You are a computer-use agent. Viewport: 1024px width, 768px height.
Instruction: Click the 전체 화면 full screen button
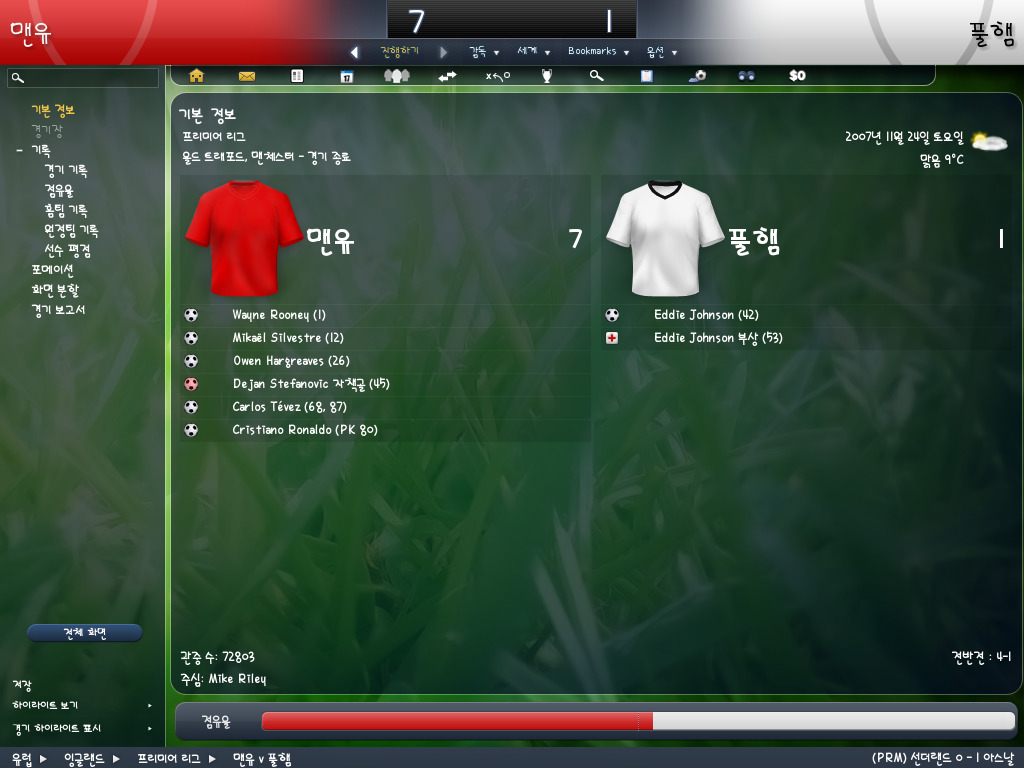[84, 633]
